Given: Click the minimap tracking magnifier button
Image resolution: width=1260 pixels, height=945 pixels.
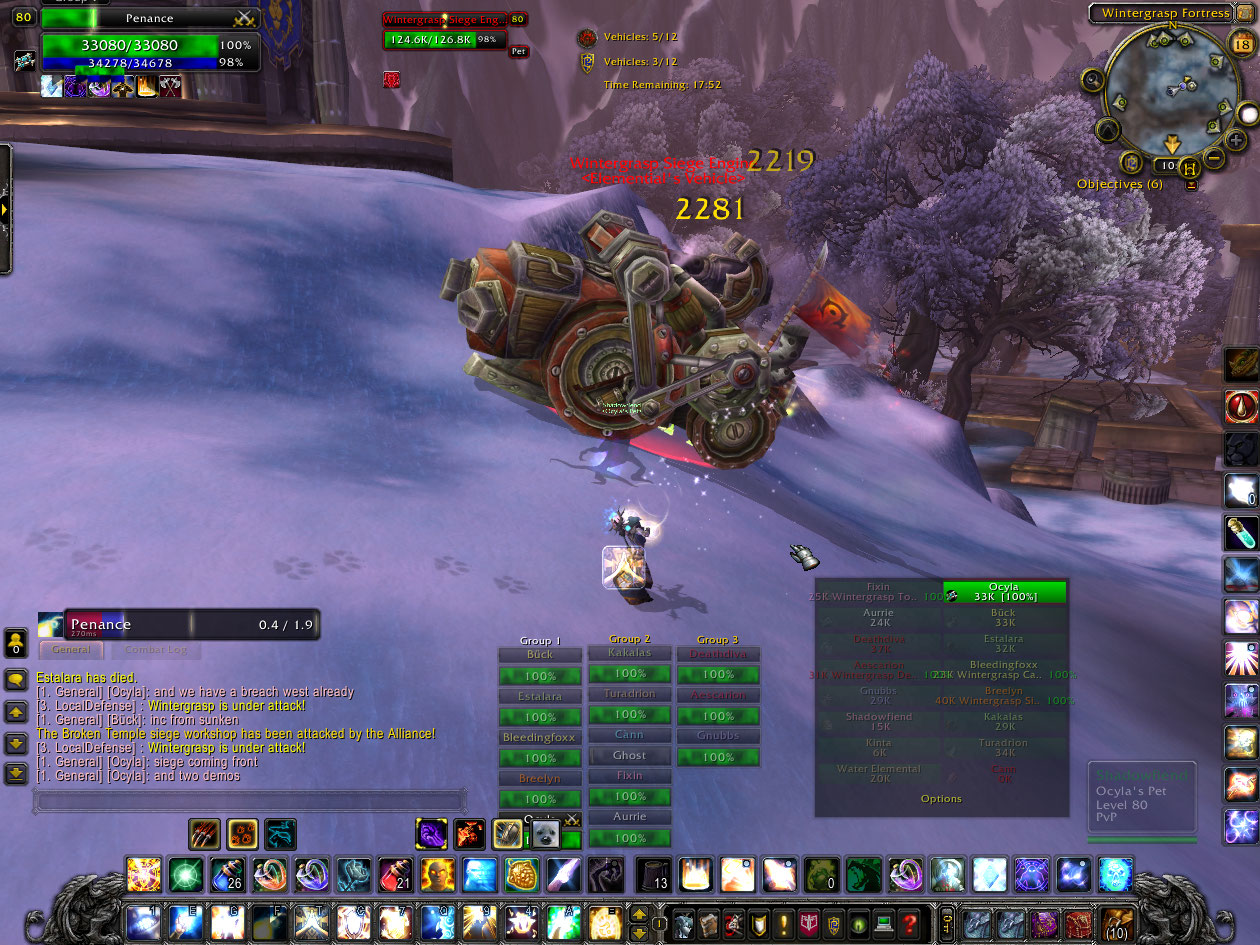Looking at the screenshot, I should click(x=1092, y=79).
